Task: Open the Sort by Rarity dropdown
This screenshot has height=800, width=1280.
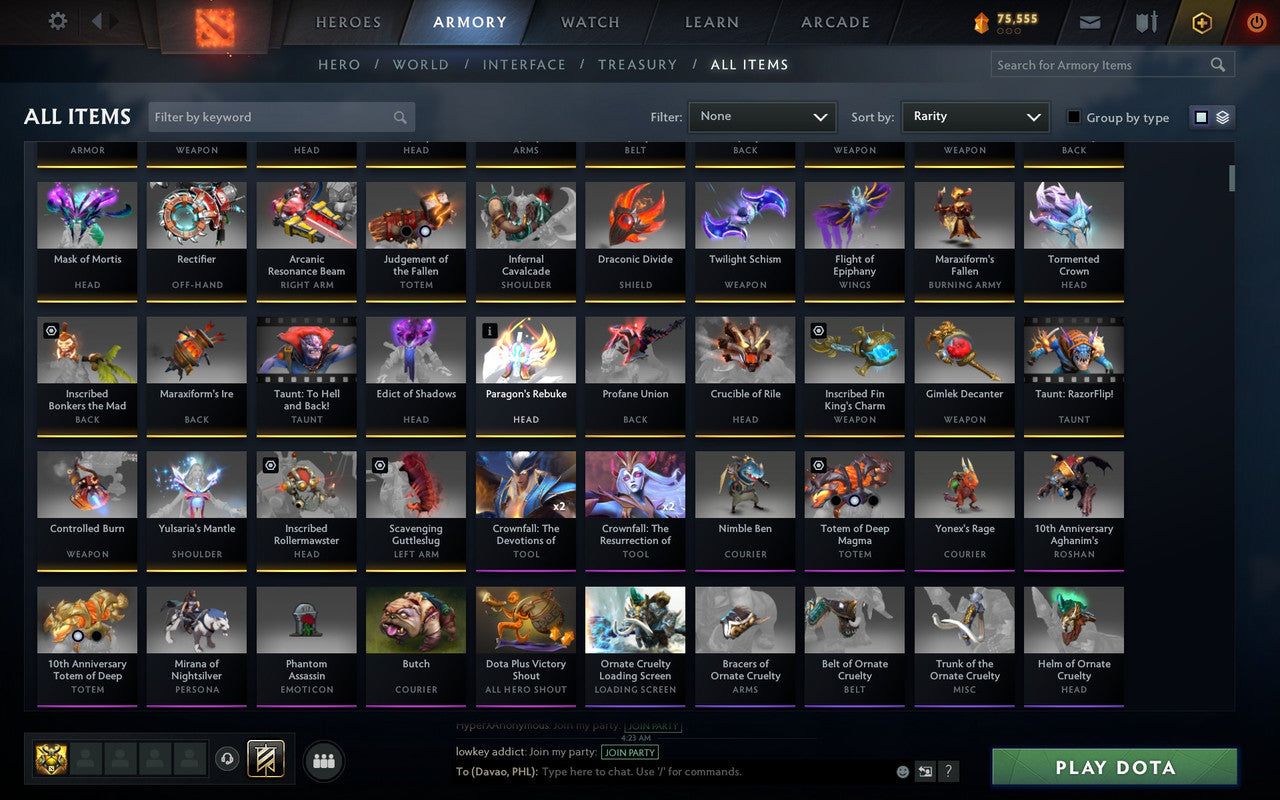Action: [975, 116]
